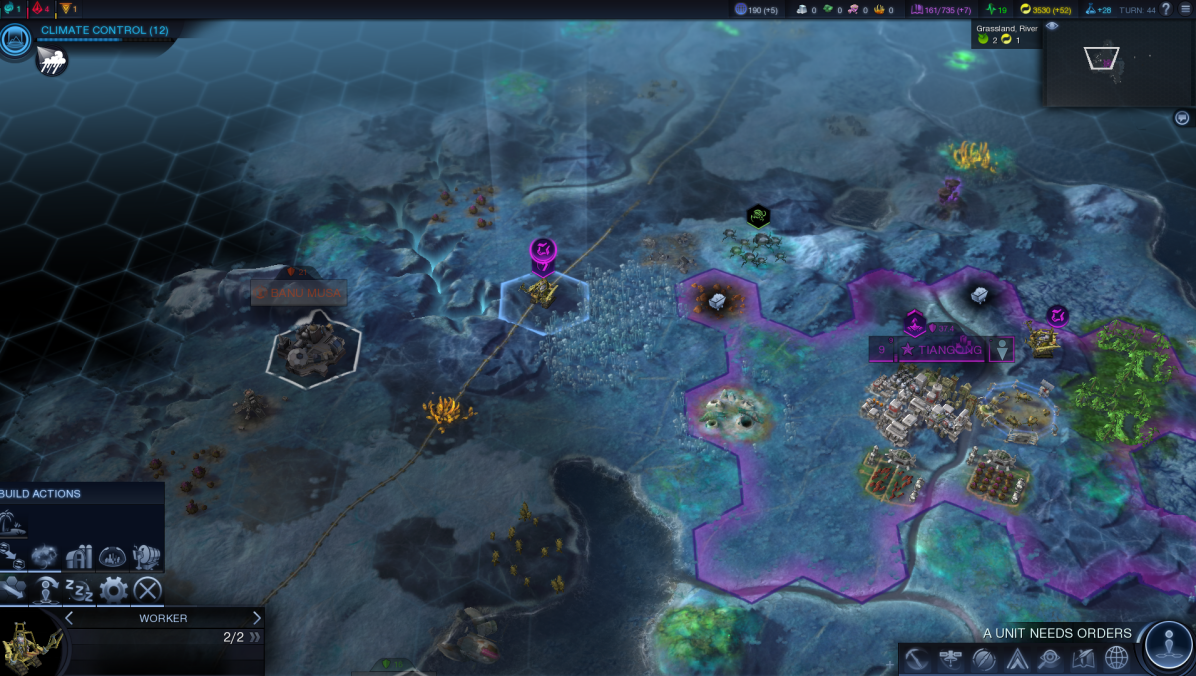Screen dimensions: 1196x676
Task: Open the main menu hamburger button
Action: click(x=1183, y=9)
